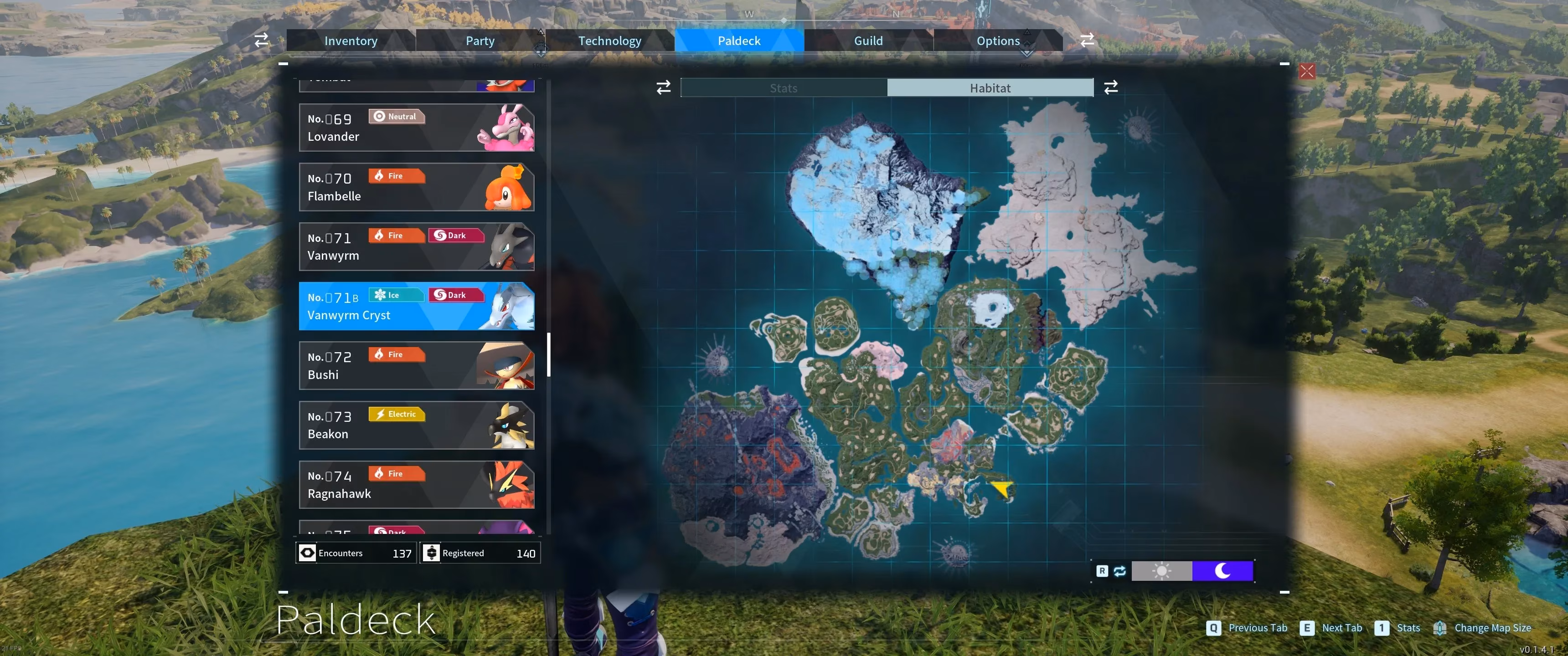Click the Fire type badge on Flambelle
The image size is (1568, 656).
tap(396, 176)
